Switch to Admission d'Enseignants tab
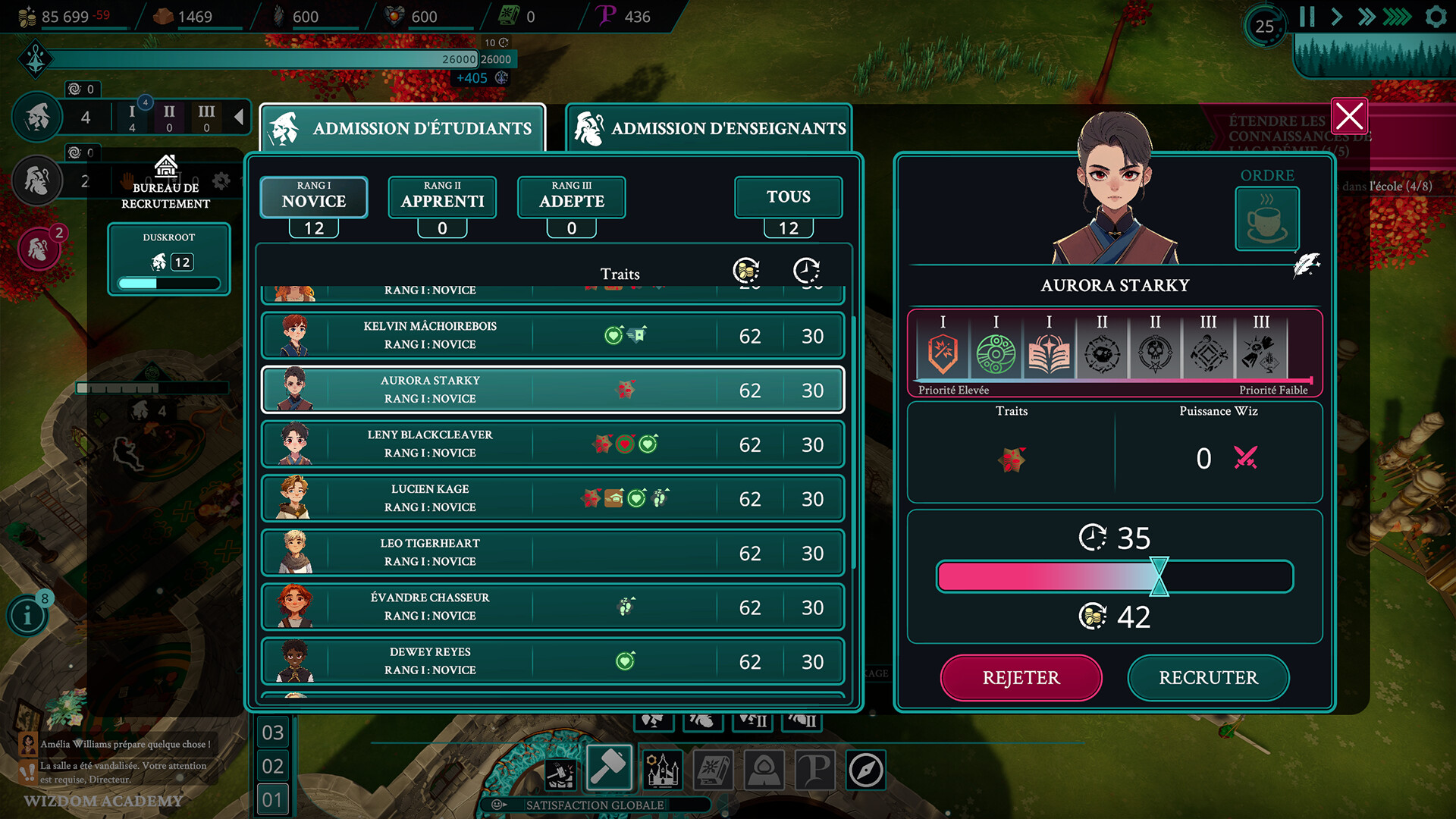Viewport: 1456px width, 819px height. point(709,128)
